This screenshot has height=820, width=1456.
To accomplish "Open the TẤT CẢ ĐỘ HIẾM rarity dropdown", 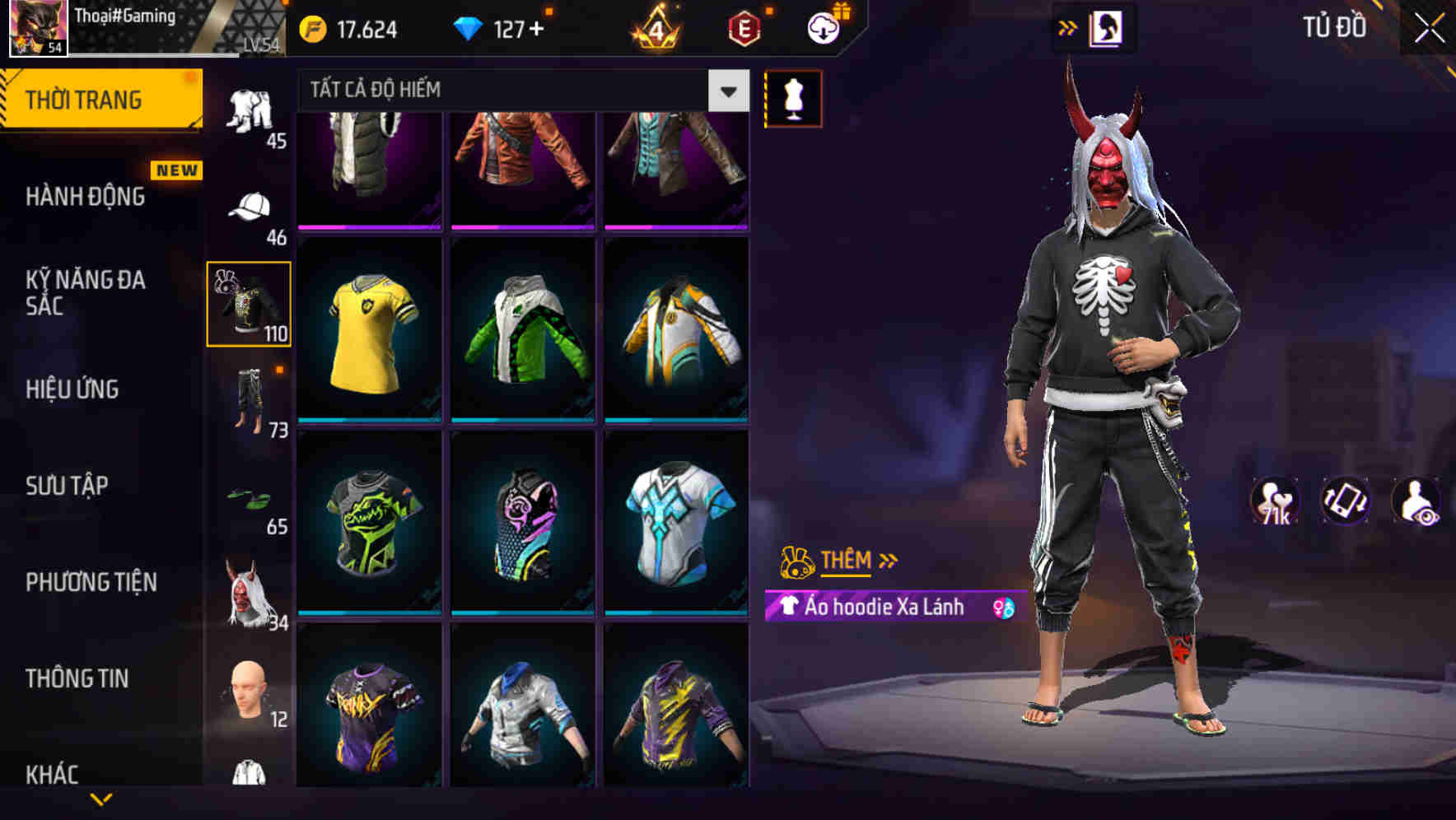I will [x=519, y=90].
